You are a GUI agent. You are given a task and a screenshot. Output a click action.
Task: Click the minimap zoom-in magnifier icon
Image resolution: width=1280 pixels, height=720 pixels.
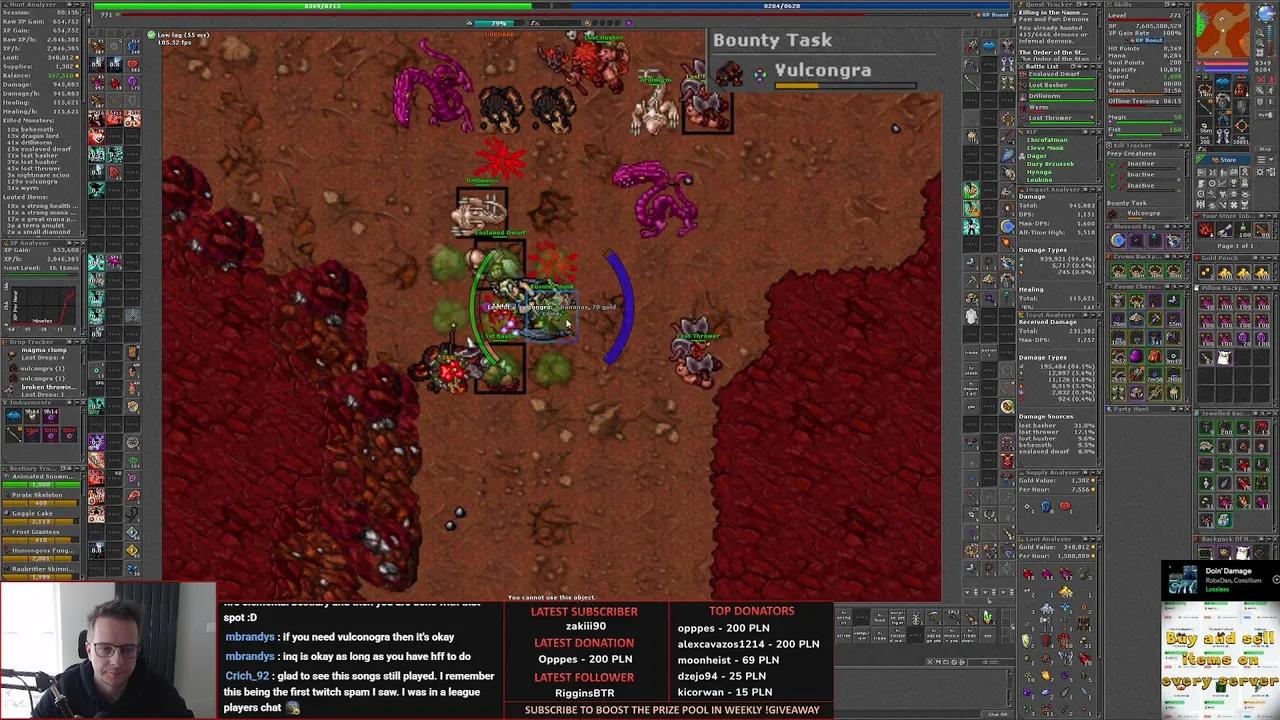tap(1261, 33)
